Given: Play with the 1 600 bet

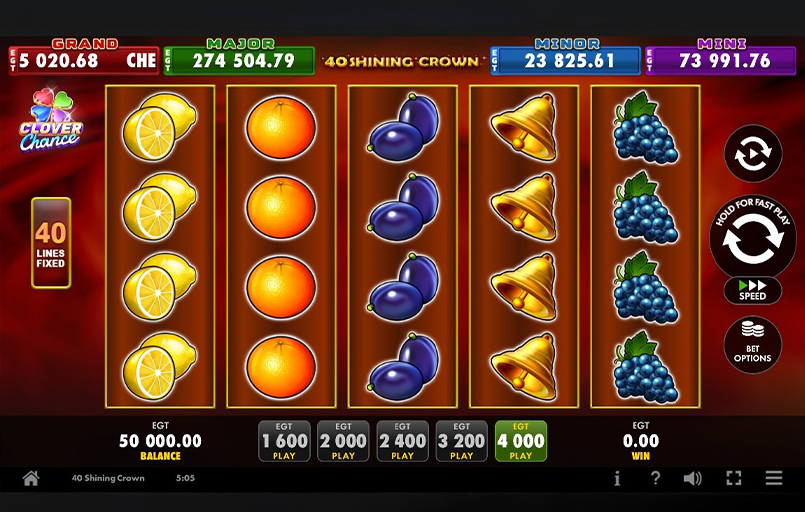Looking at the screenshot, I should click(284, 441).
